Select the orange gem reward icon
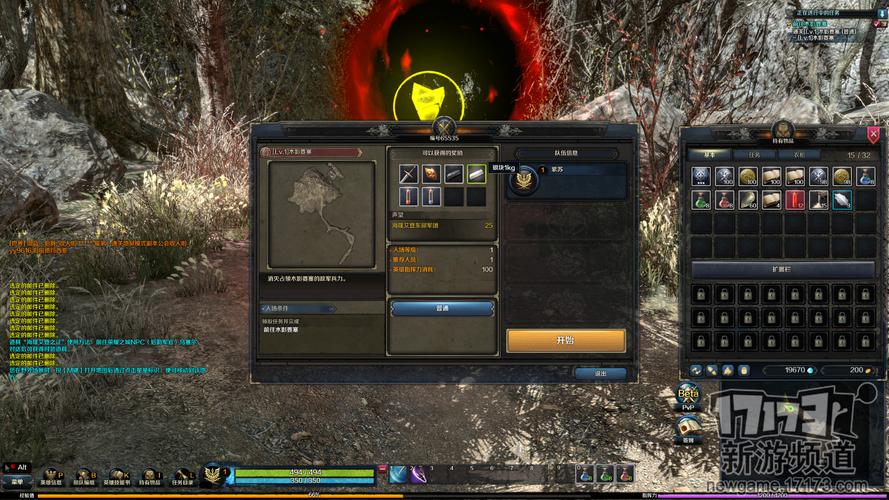 click(x=430, y=175)
